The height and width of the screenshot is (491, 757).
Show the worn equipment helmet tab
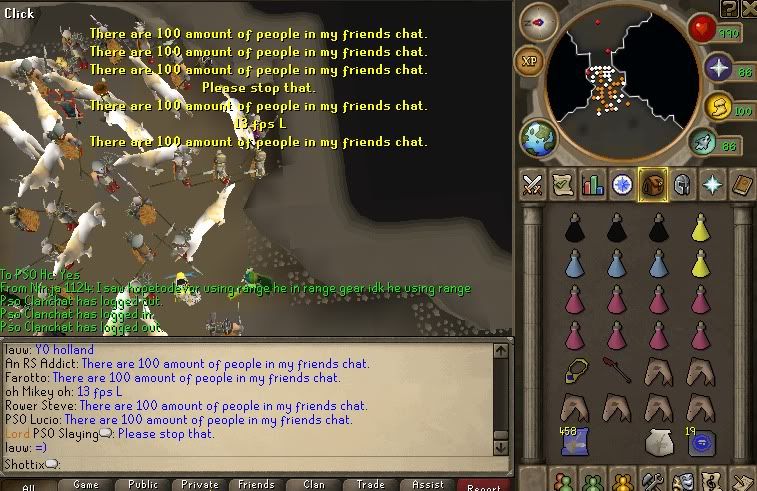[682, 185]
